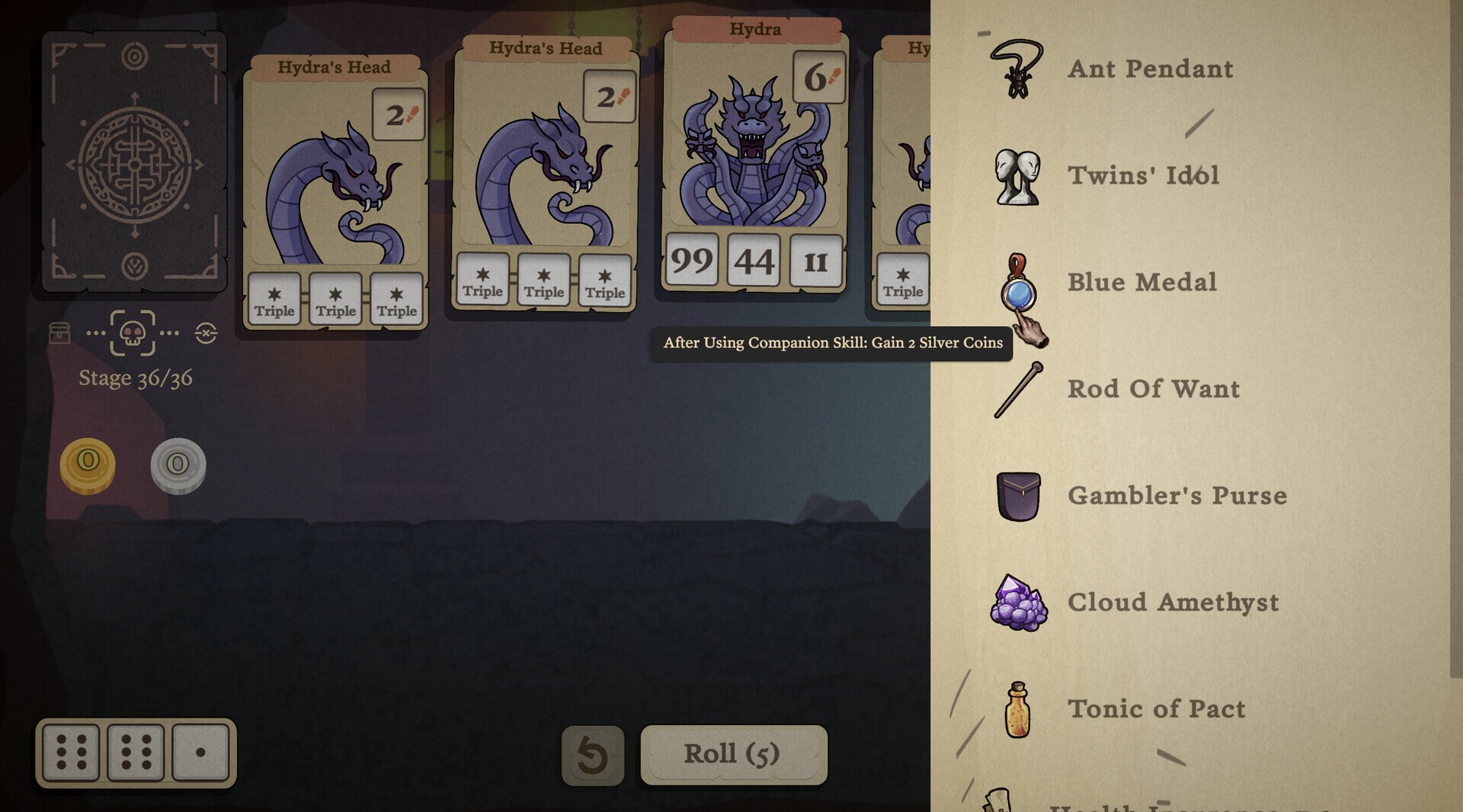Image resolution: width=1463 pixels, height=812 pixels.
Task: Click the silver coin counter
Action: pos(178,465)
